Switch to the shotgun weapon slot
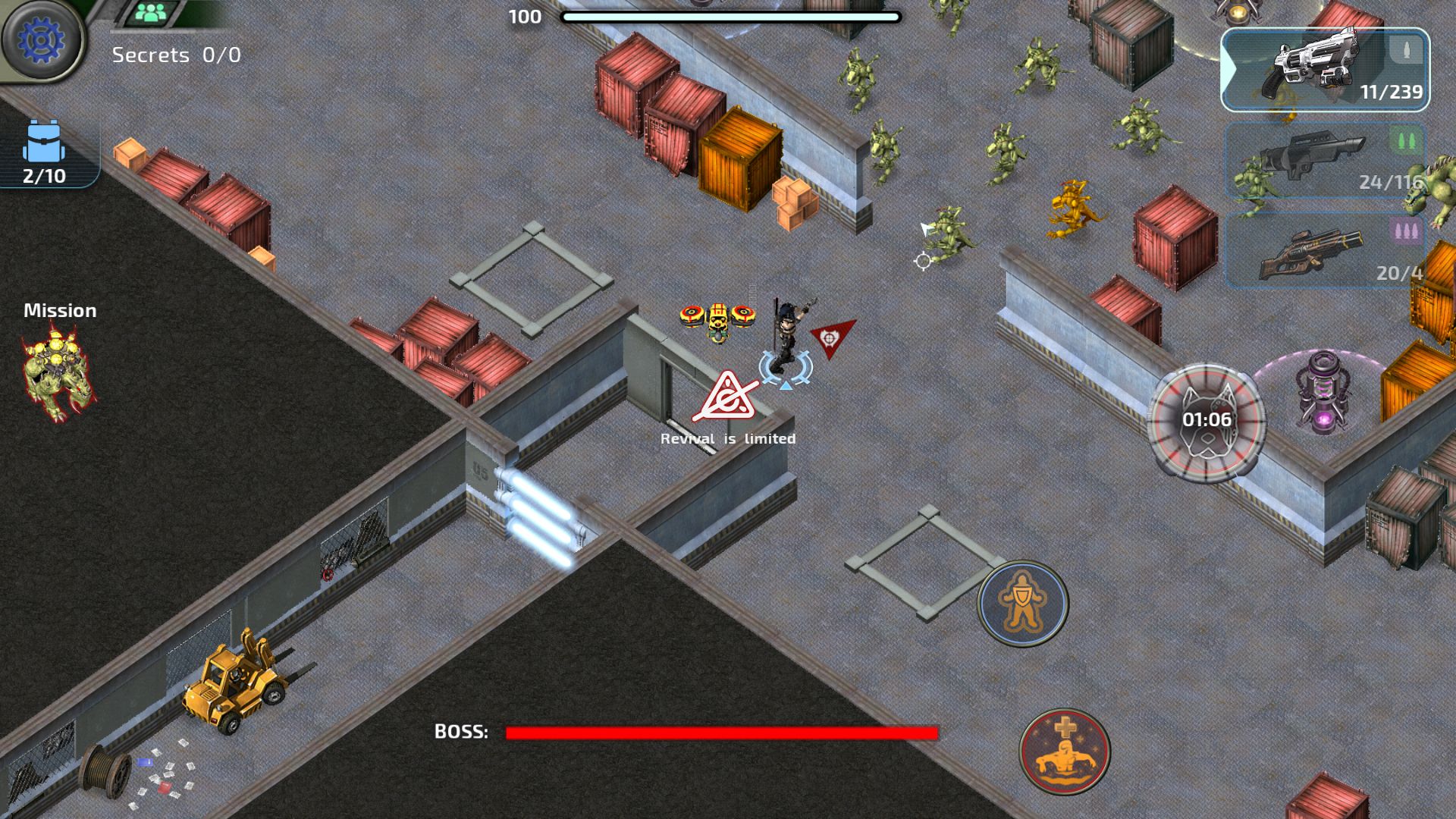1456x819 pixels. click(1324, 161)
